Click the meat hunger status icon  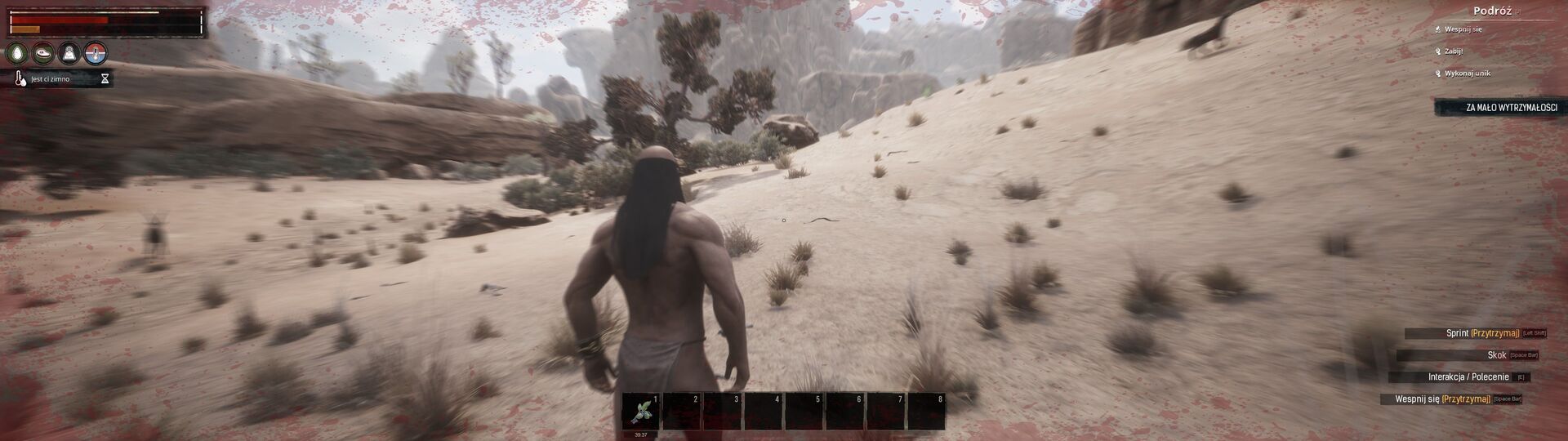click(43, 54)
